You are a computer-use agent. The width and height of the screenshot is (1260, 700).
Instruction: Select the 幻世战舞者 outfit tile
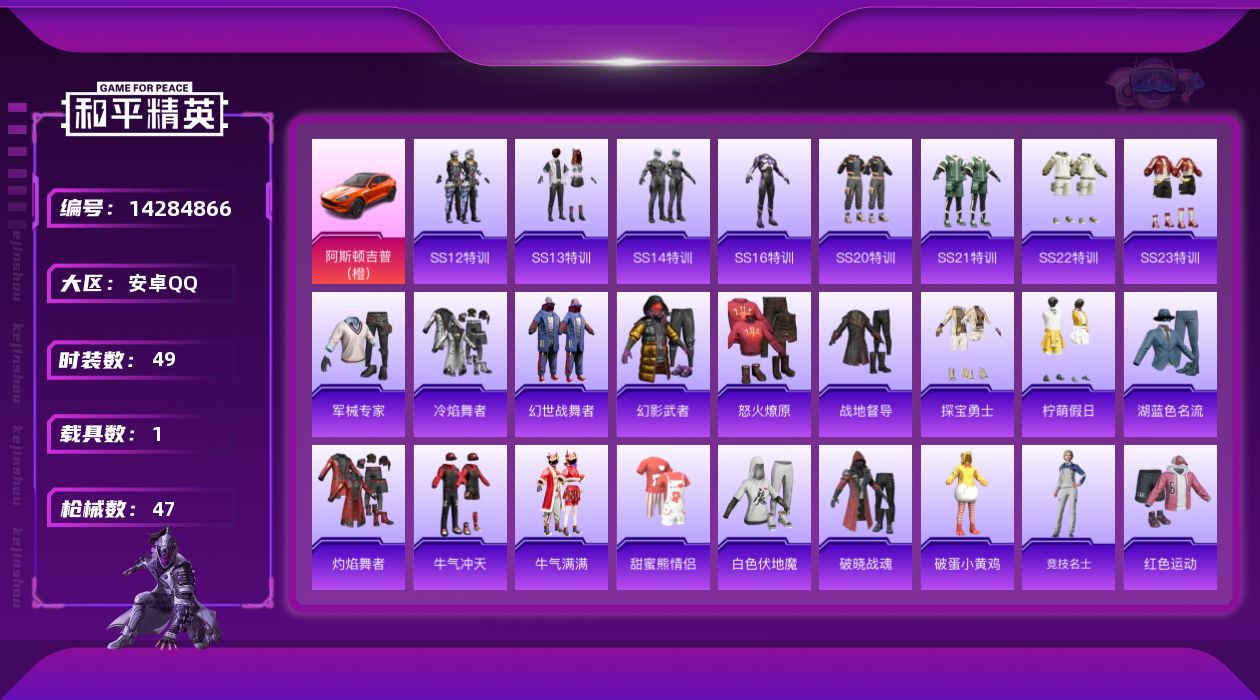pyautogui.click(x=561, y=364)
